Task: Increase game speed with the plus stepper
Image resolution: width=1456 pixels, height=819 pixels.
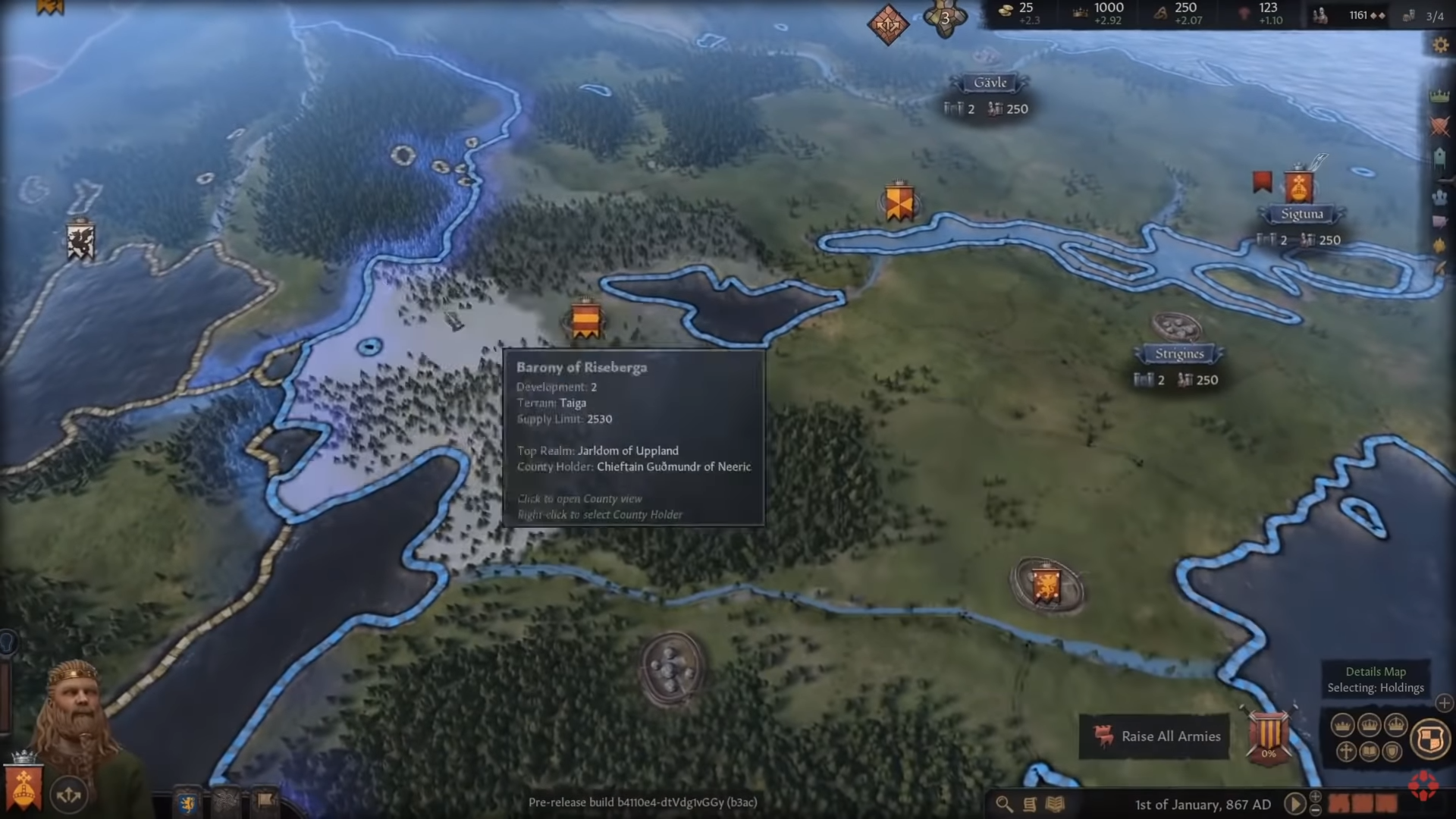Action: (1315, 798)
